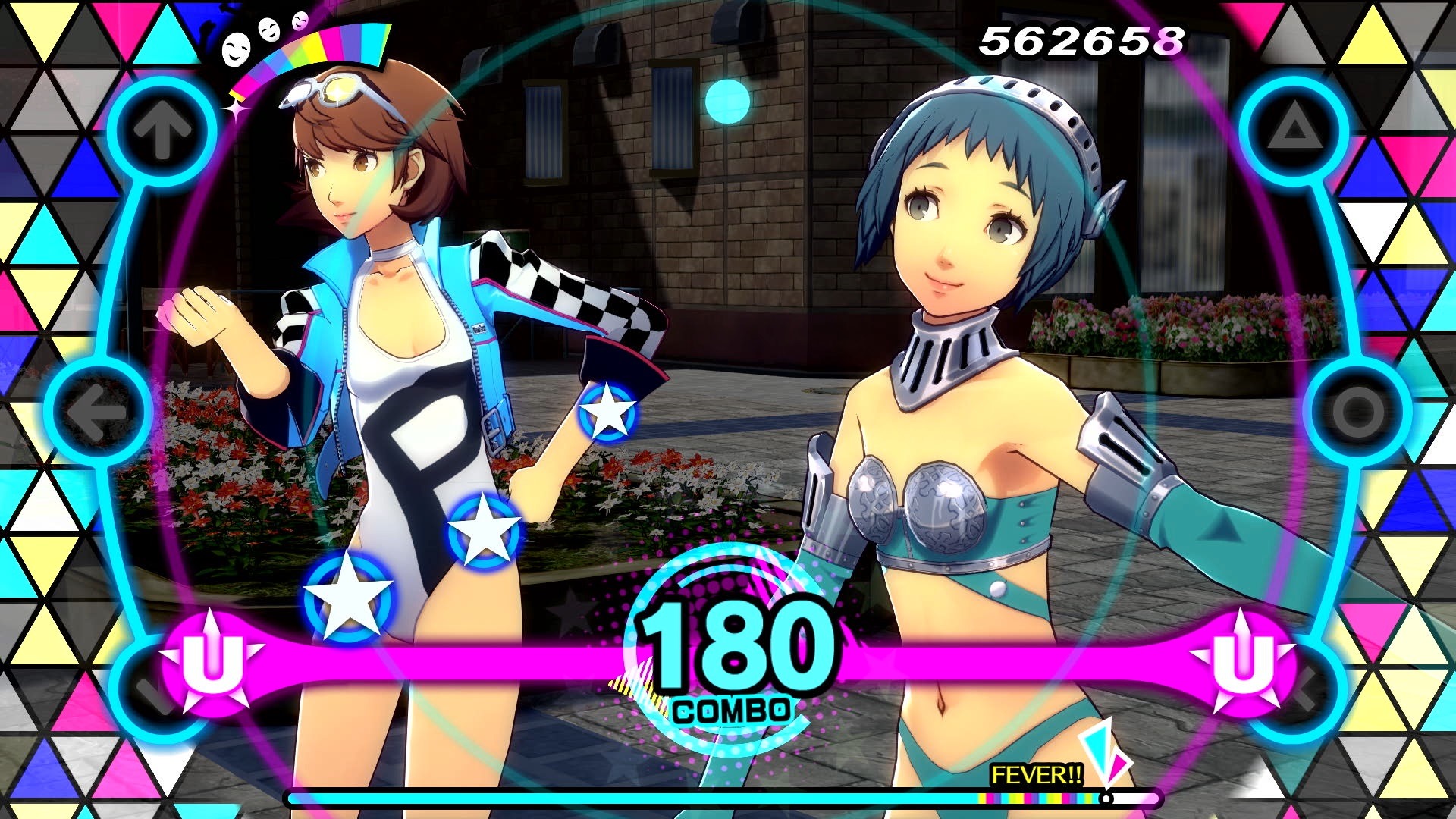Screen dimensions: 1456x819
Task: Click the song progress bar position marker
Action: point(1106,798)
